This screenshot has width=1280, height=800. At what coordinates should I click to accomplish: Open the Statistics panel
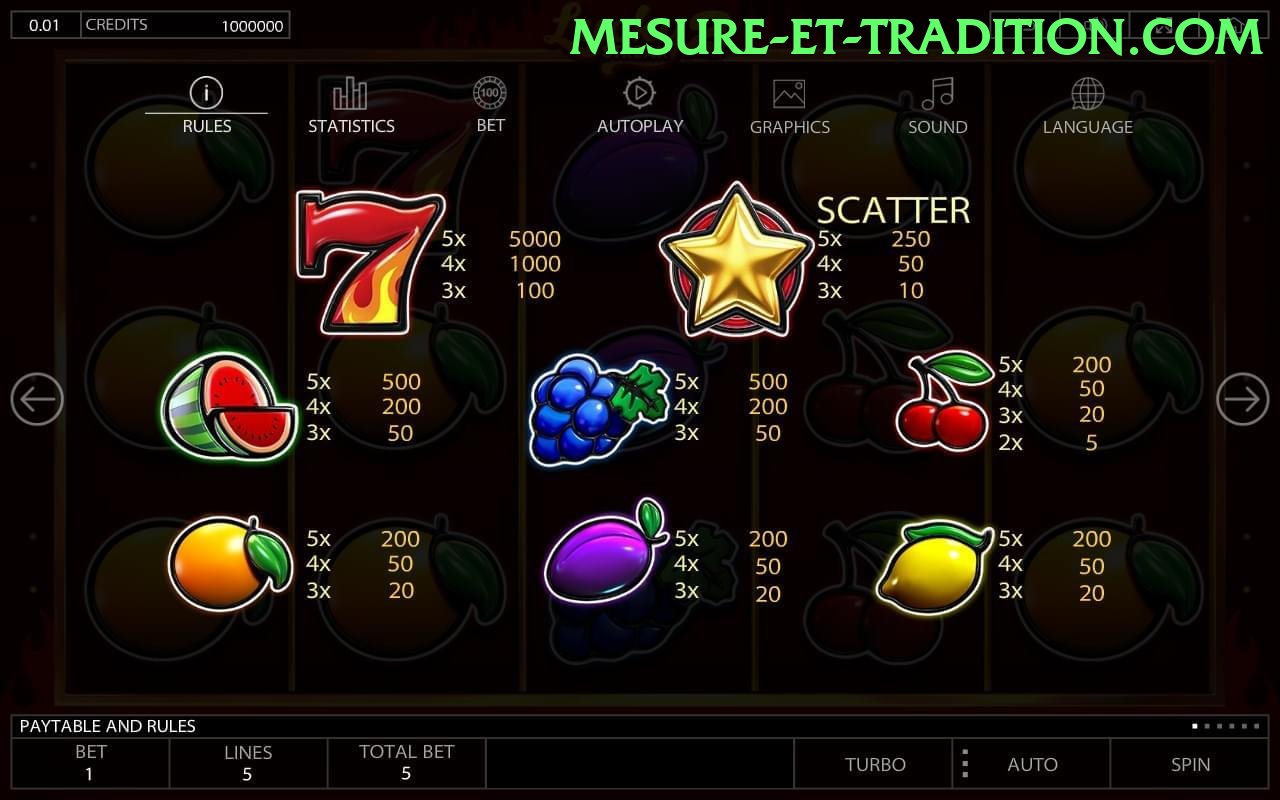coord(350,91)
